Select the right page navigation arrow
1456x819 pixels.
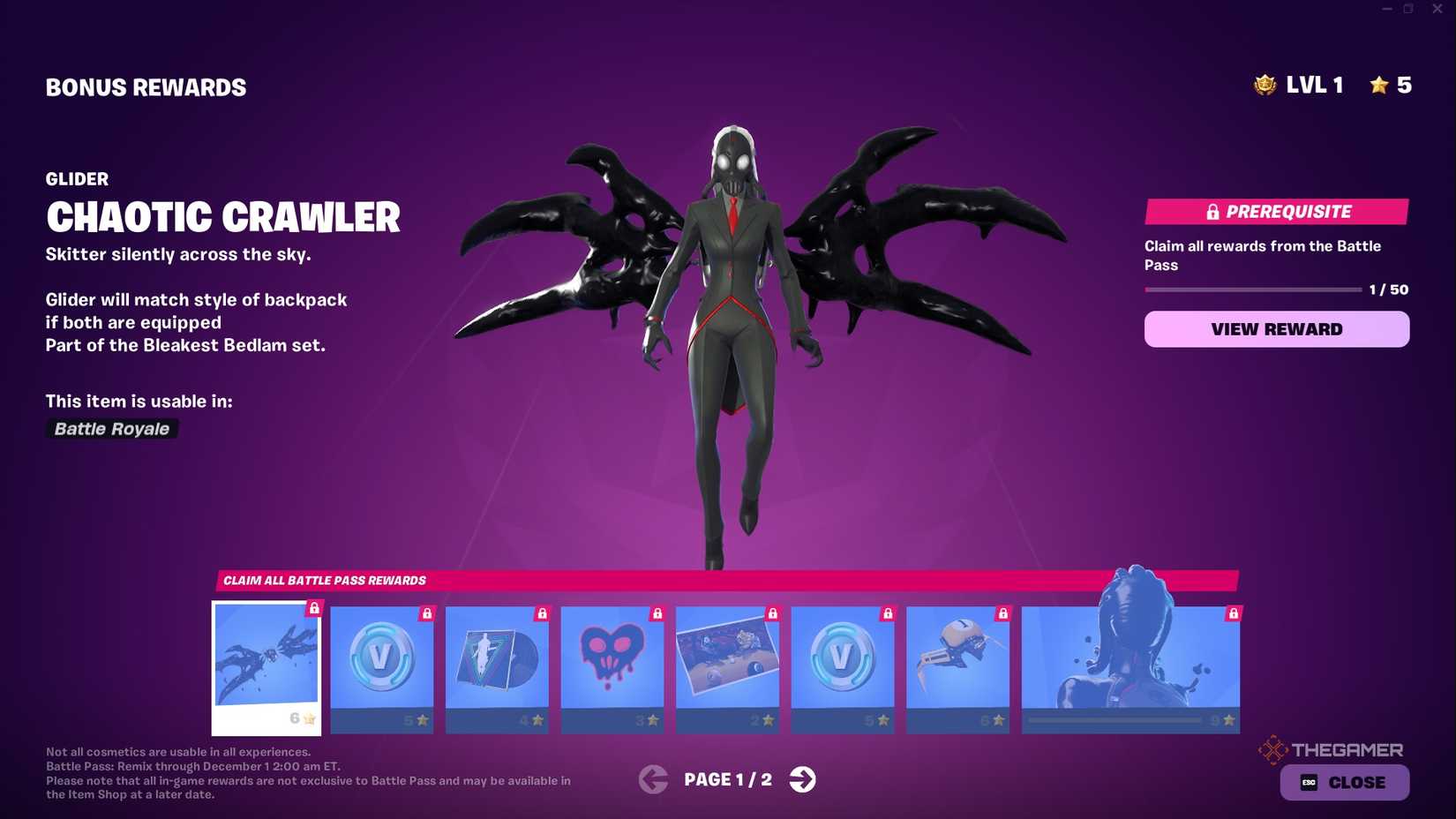[x=803, y=779]
